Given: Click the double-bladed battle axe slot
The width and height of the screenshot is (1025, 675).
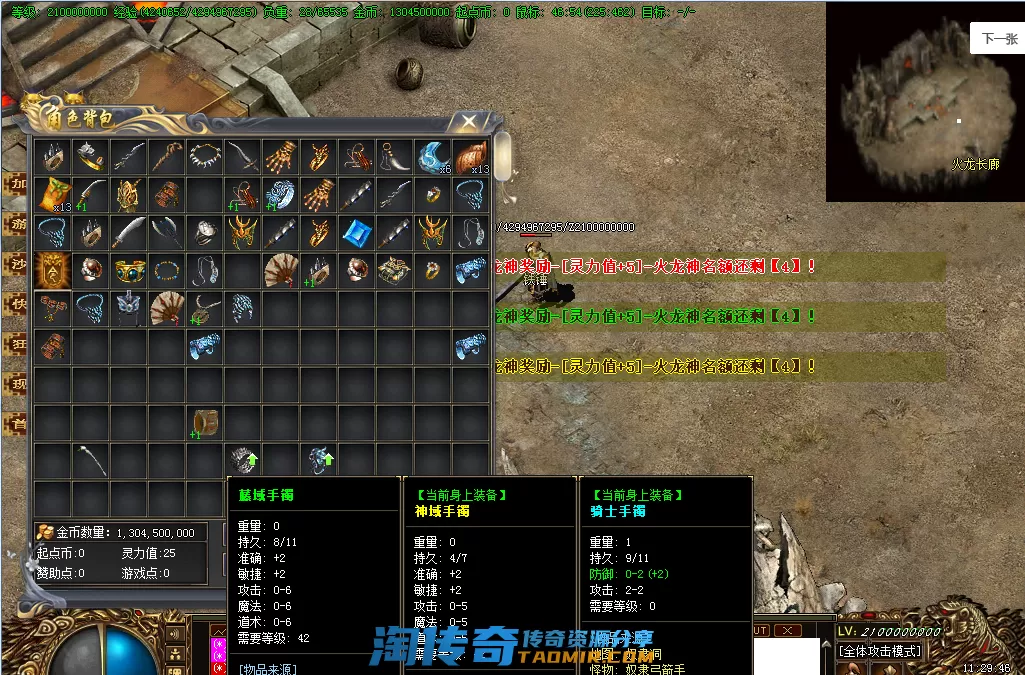Looking at the screenshot, I should 166,233.
